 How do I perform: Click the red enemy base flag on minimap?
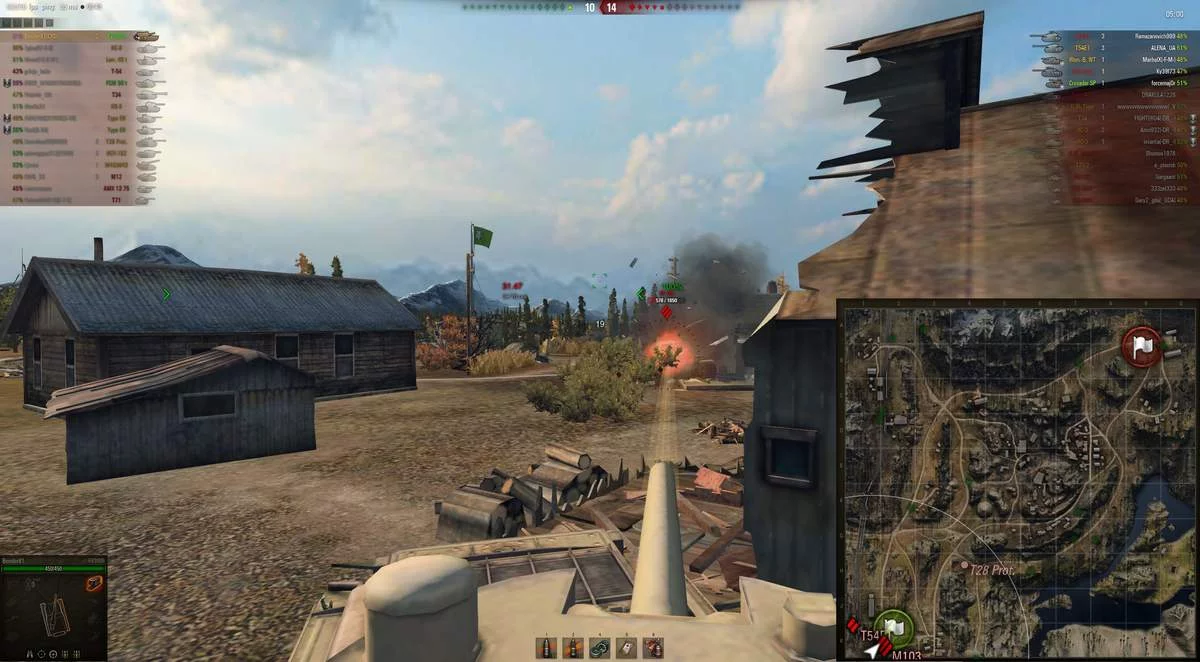point(1141,345)
